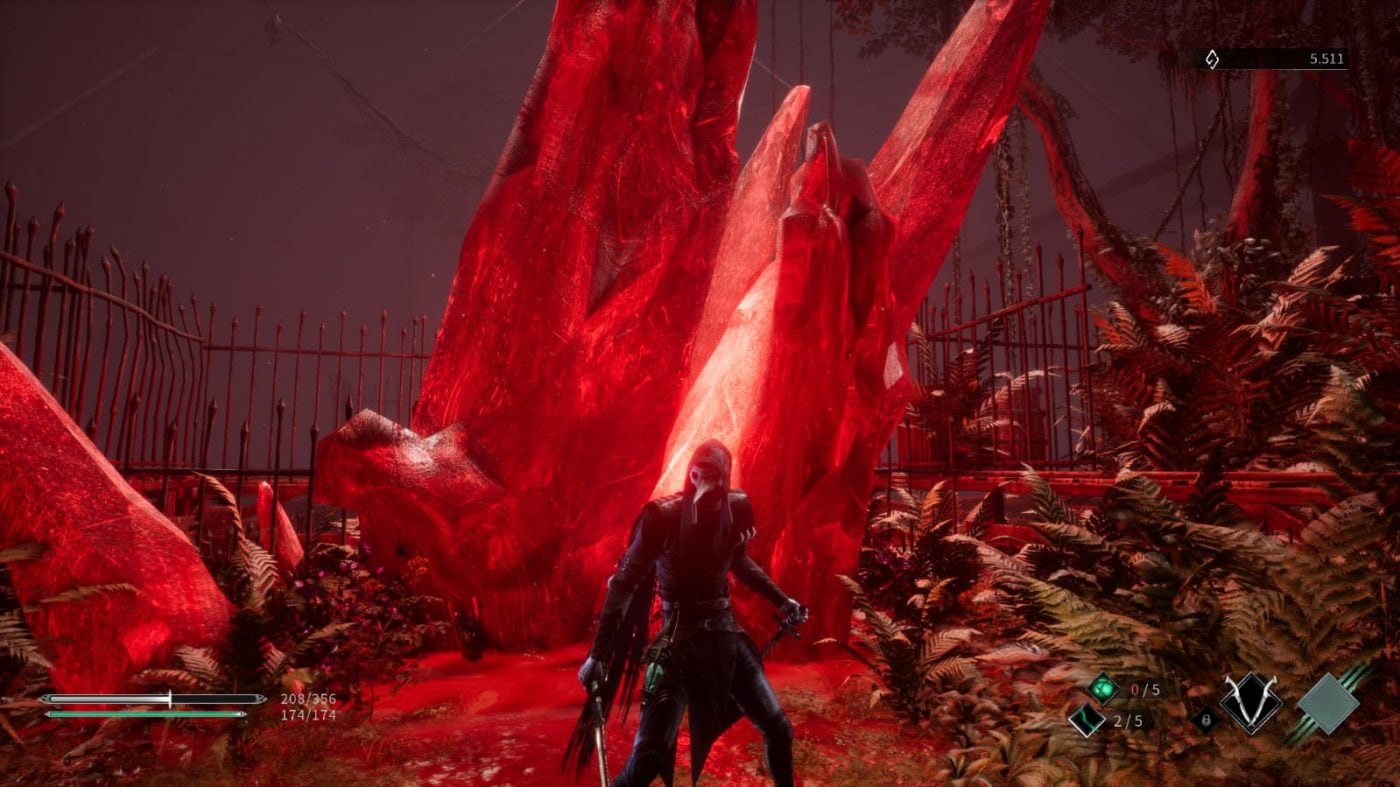
Task: Use the green potion icon
Action: [x=1102, y=688]
